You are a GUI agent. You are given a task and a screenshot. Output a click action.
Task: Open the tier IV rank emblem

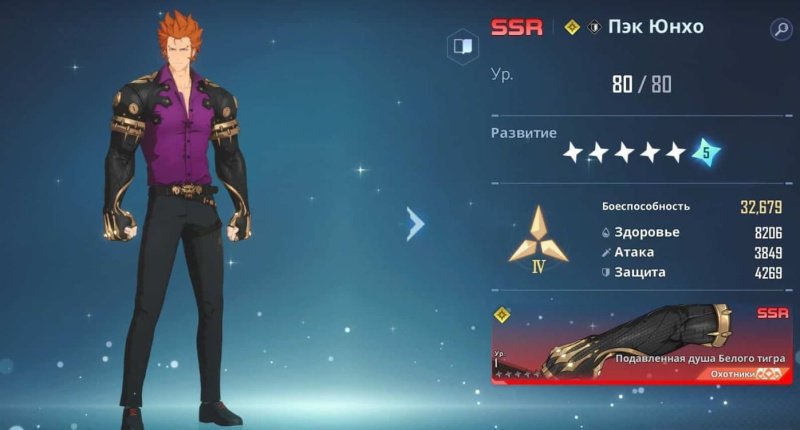pyautogui.click(x=538, y=240)
